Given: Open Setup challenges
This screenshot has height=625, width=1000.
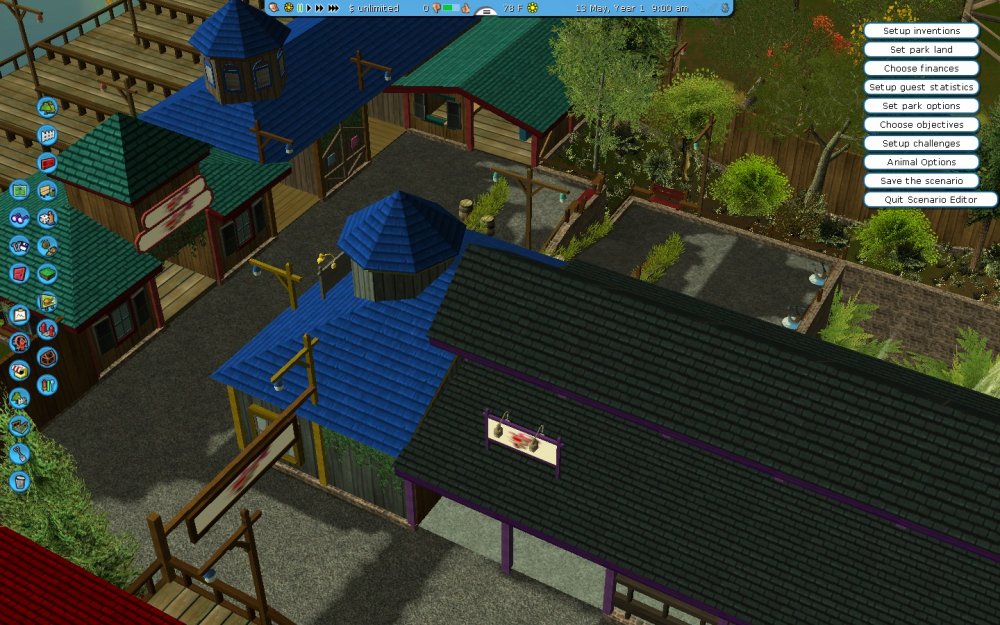Looking at the screenshot, I should pyautogui.click(x=921, y=143).
